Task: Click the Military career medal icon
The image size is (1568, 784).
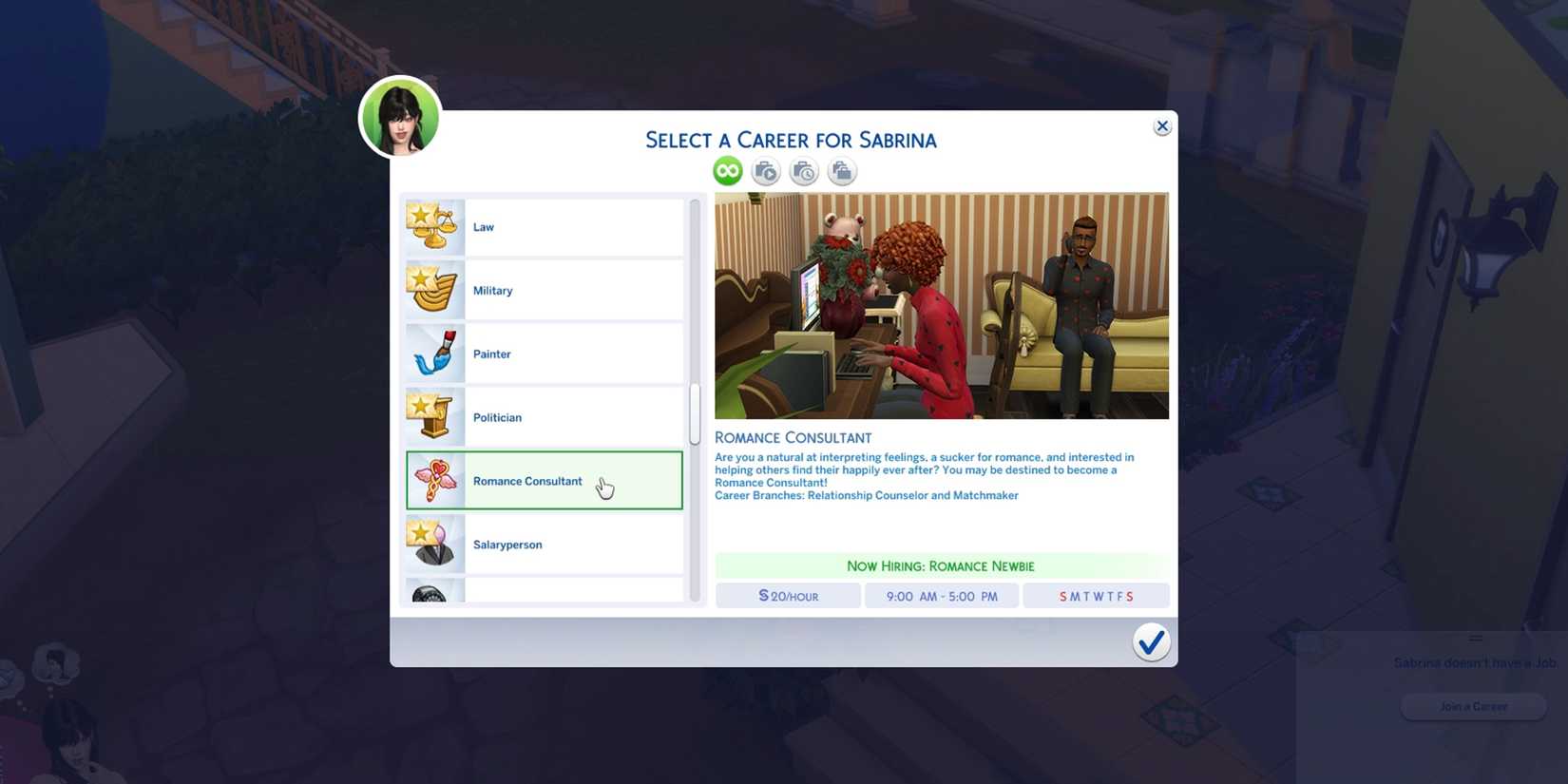Action: [x=434, y=290]
